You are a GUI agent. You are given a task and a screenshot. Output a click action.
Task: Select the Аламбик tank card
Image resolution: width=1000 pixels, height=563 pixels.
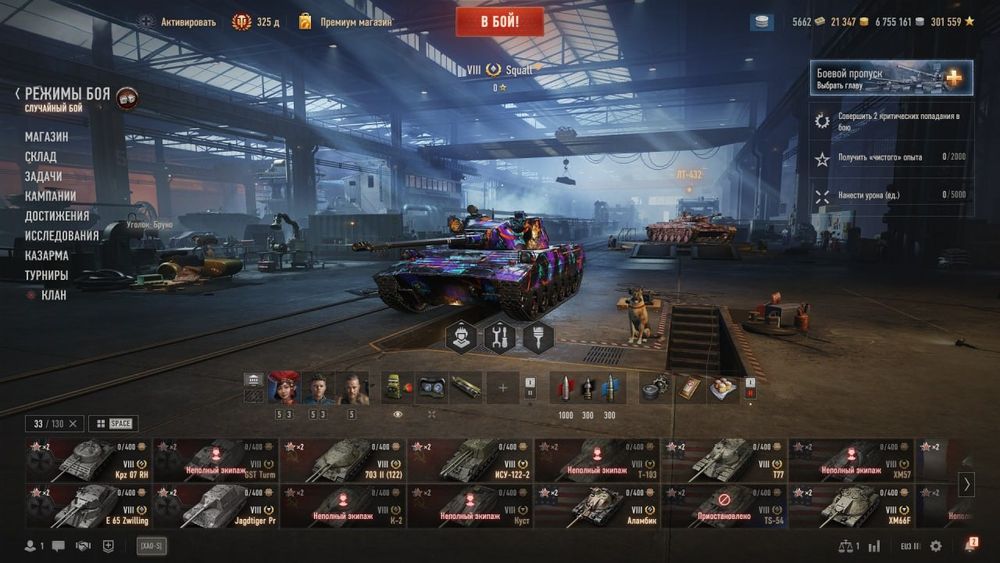pos(597,506)
